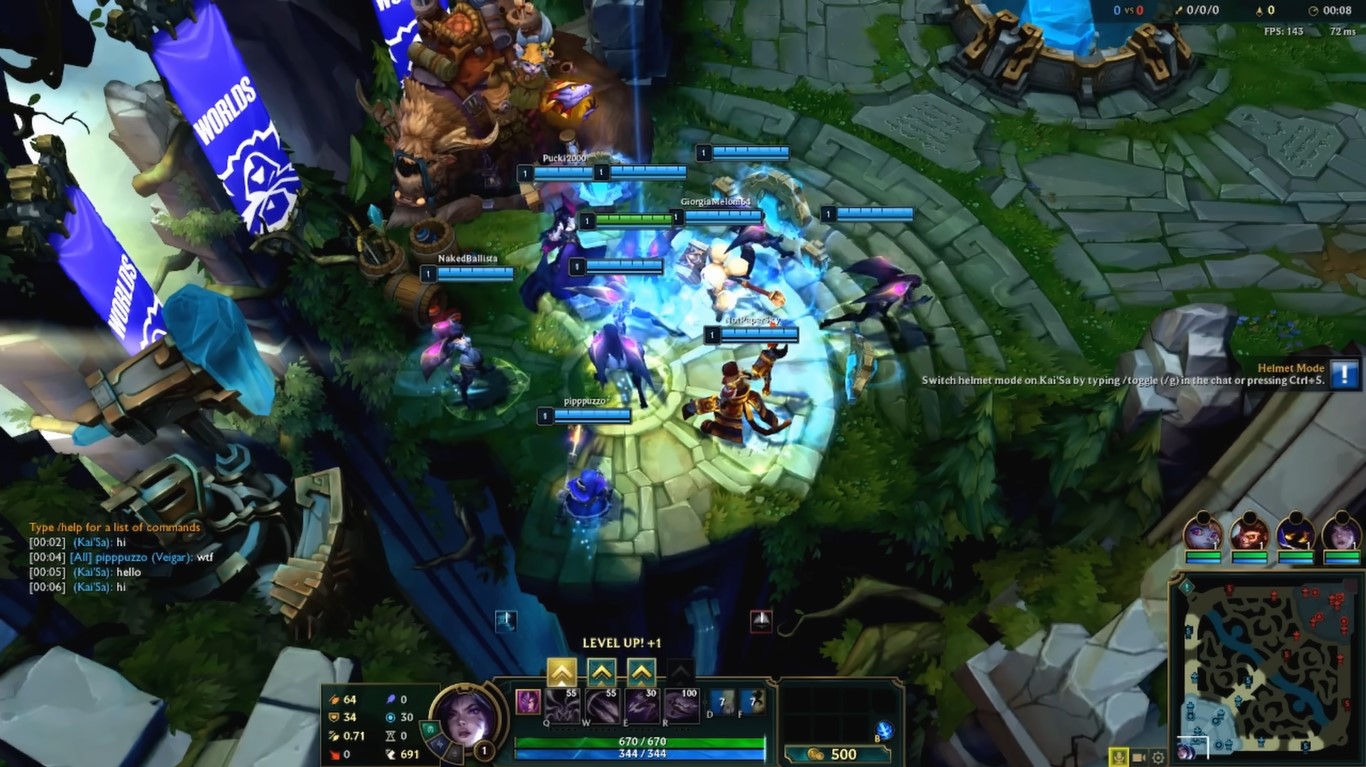
Task: Toggle camera lock beside the minimap
Action: pos(1137,757)
